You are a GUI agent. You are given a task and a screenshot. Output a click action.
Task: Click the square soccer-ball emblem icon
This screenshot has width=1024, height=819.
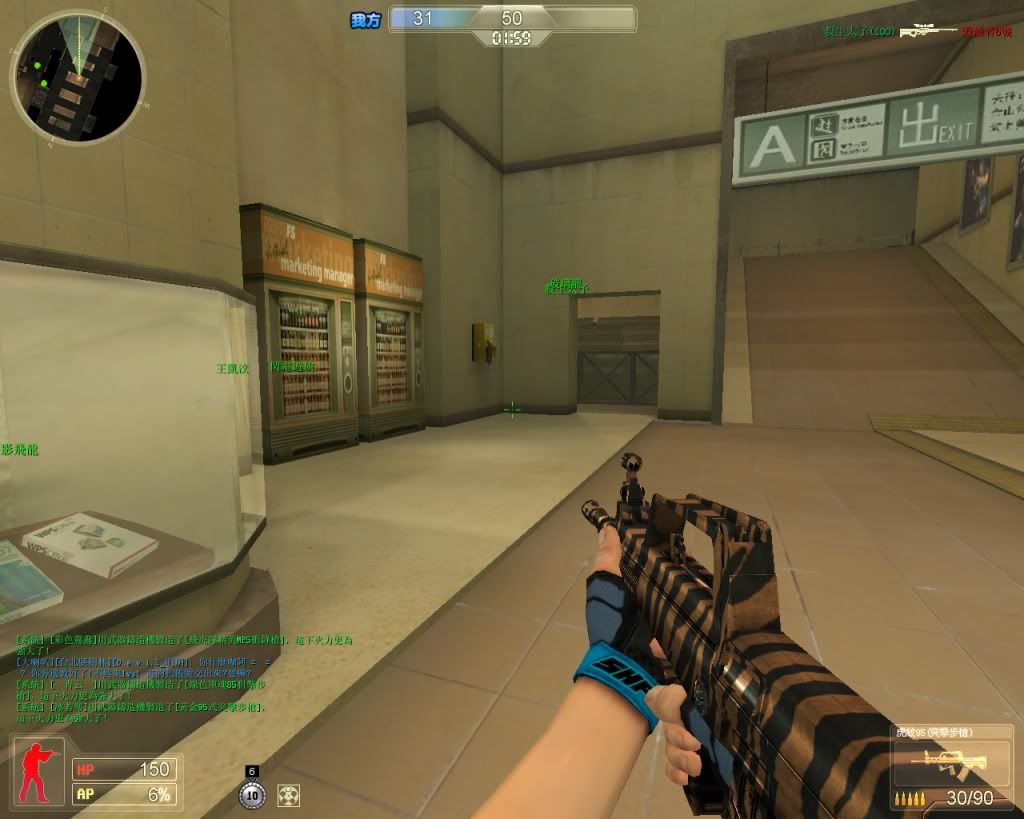289,796
